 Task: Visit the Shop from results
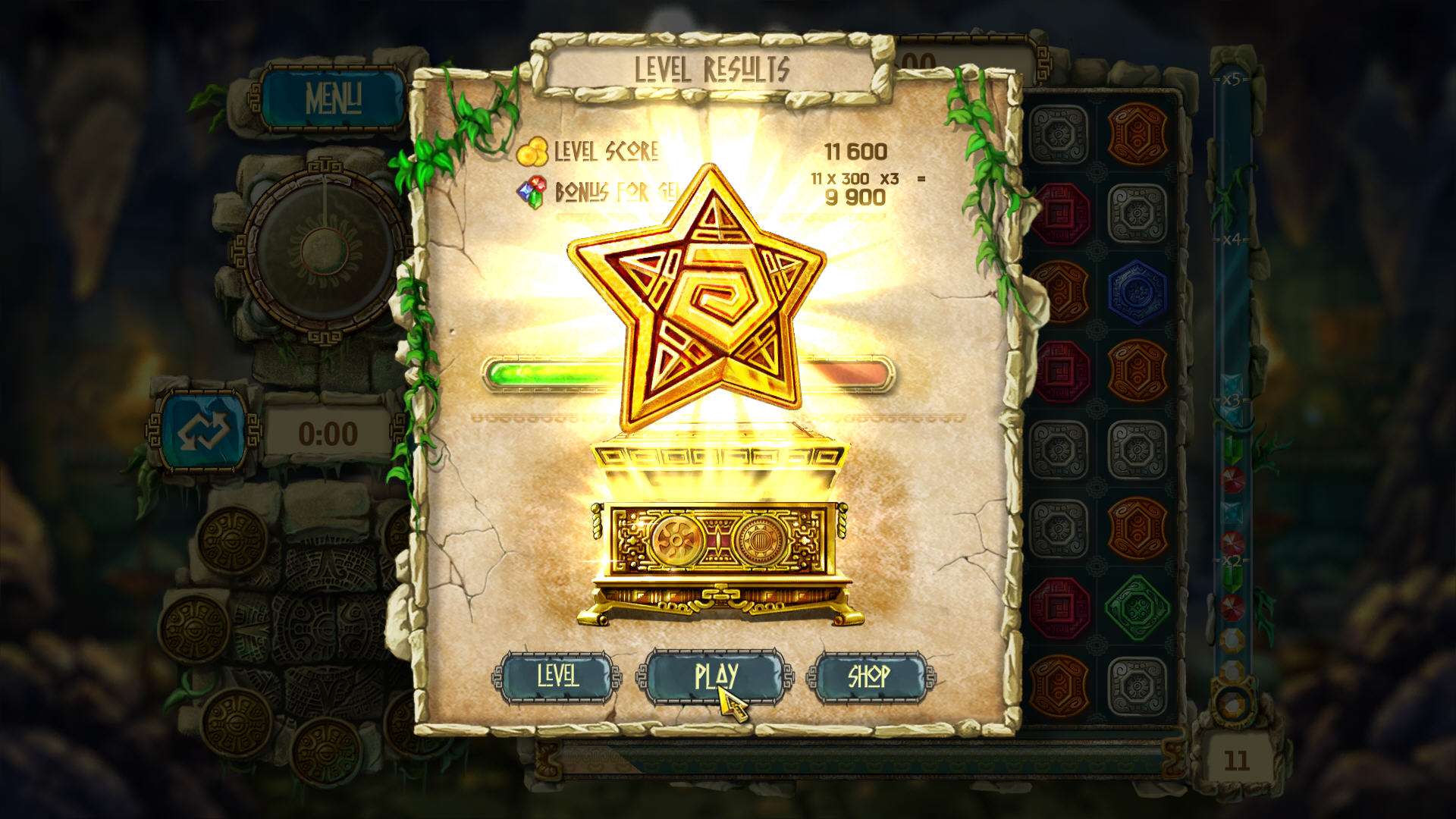[x=869, y=676]
